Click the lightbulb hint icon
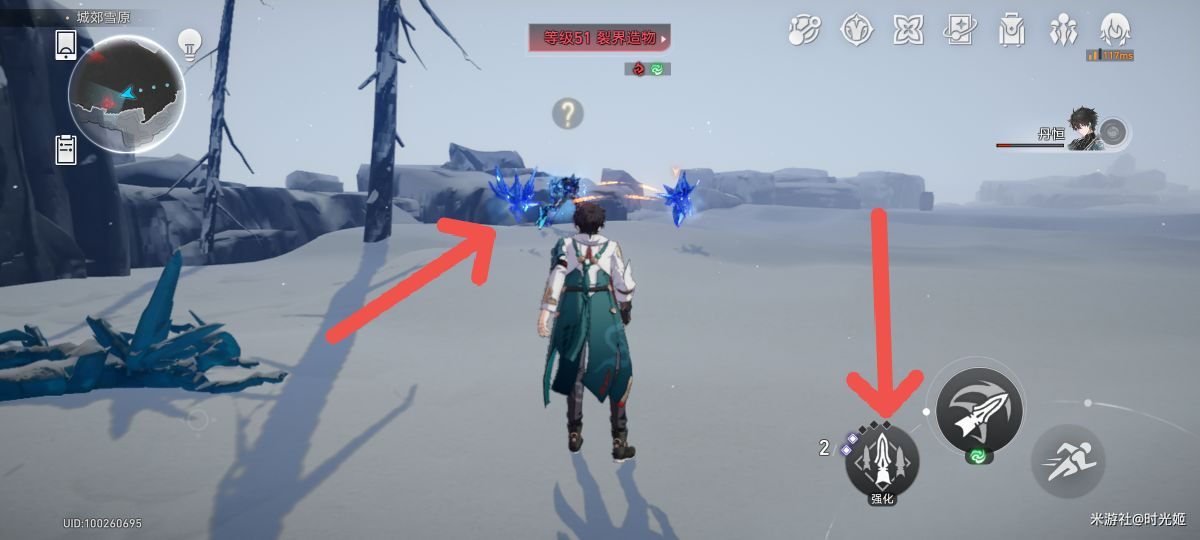The image size is (1200, 540). click(x=189, y=42)
